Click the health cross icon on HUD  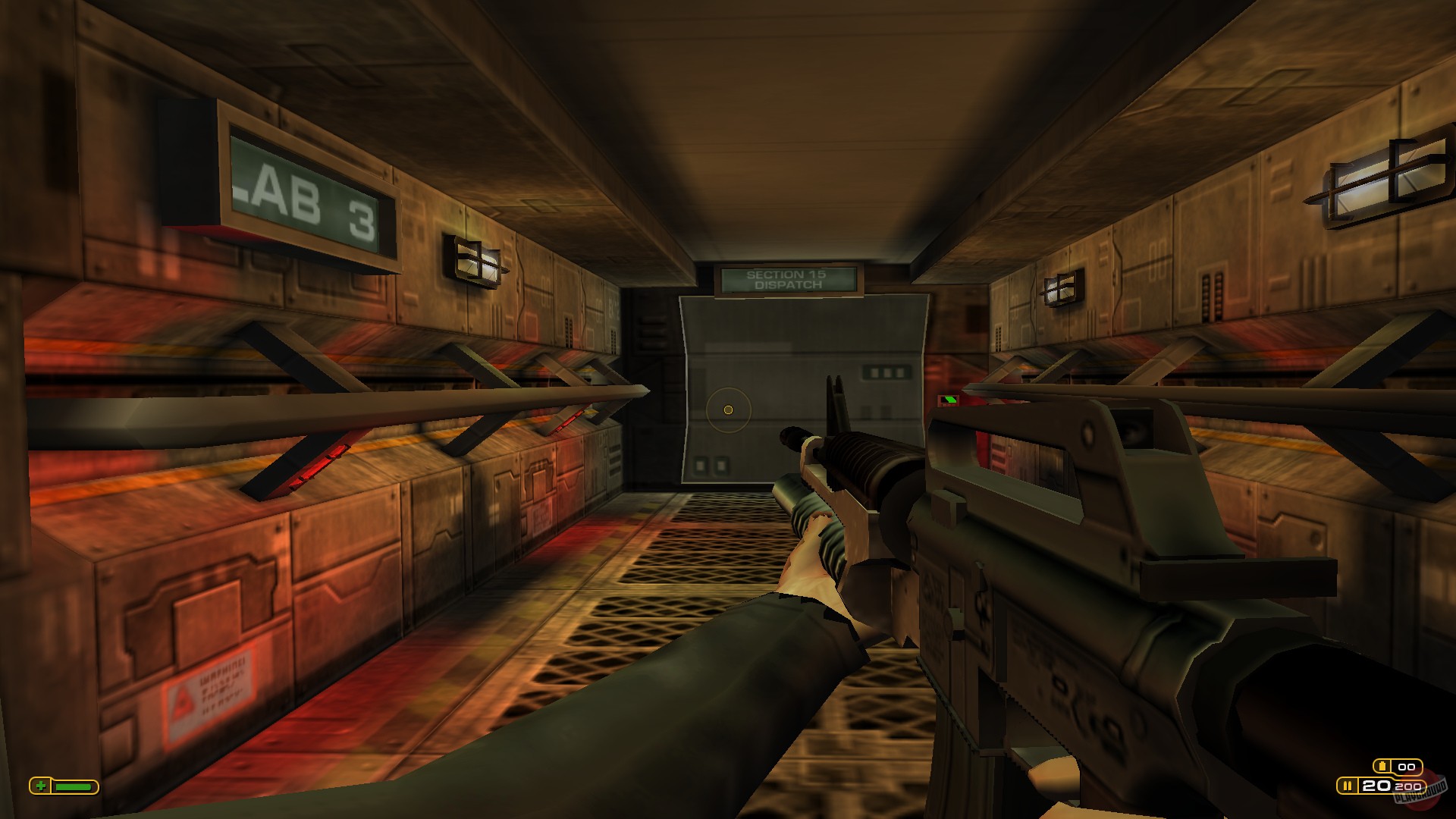[41, 786]
